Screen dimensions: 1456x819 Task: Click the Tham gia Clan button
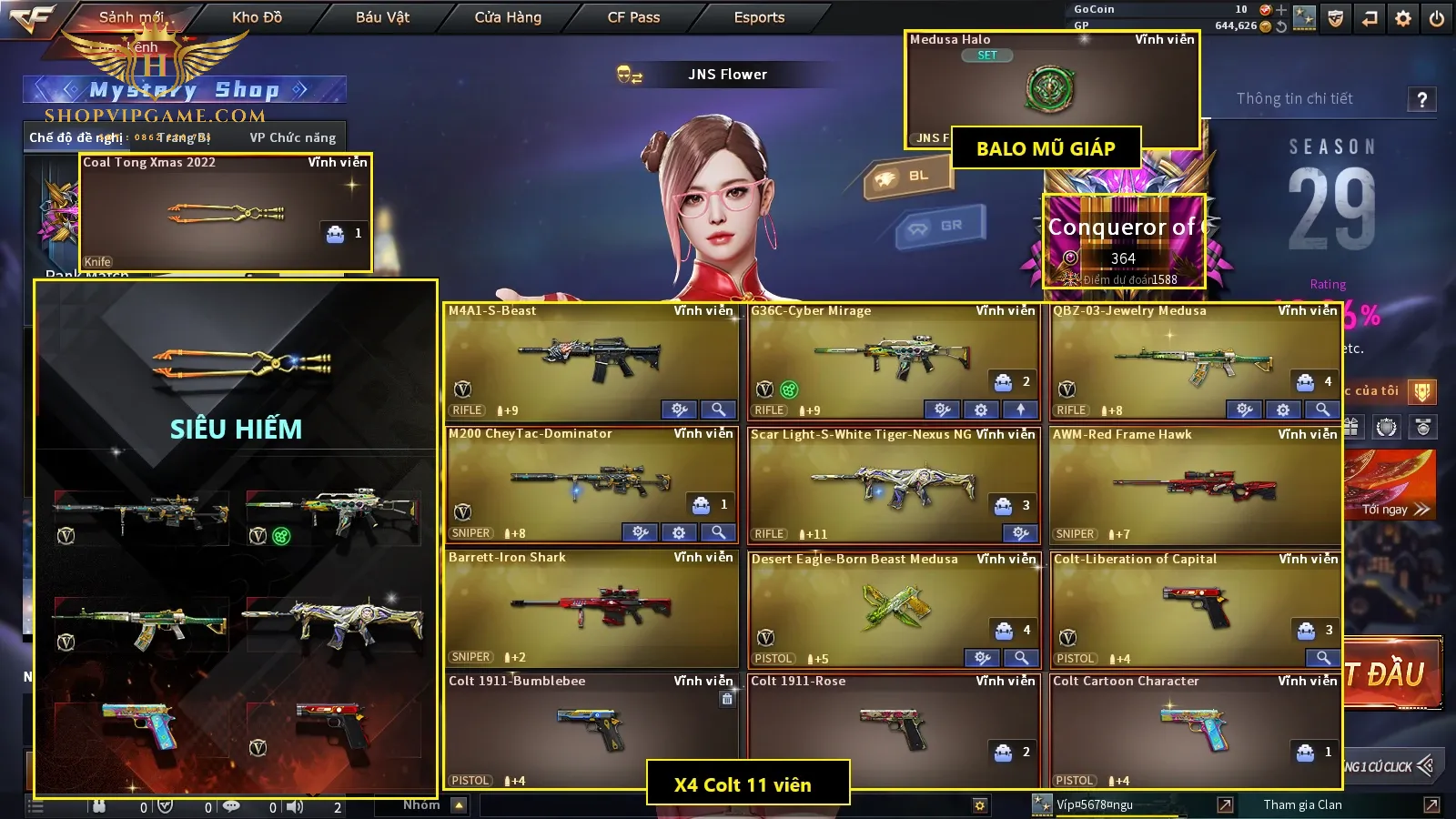(x=1302, y=804)
